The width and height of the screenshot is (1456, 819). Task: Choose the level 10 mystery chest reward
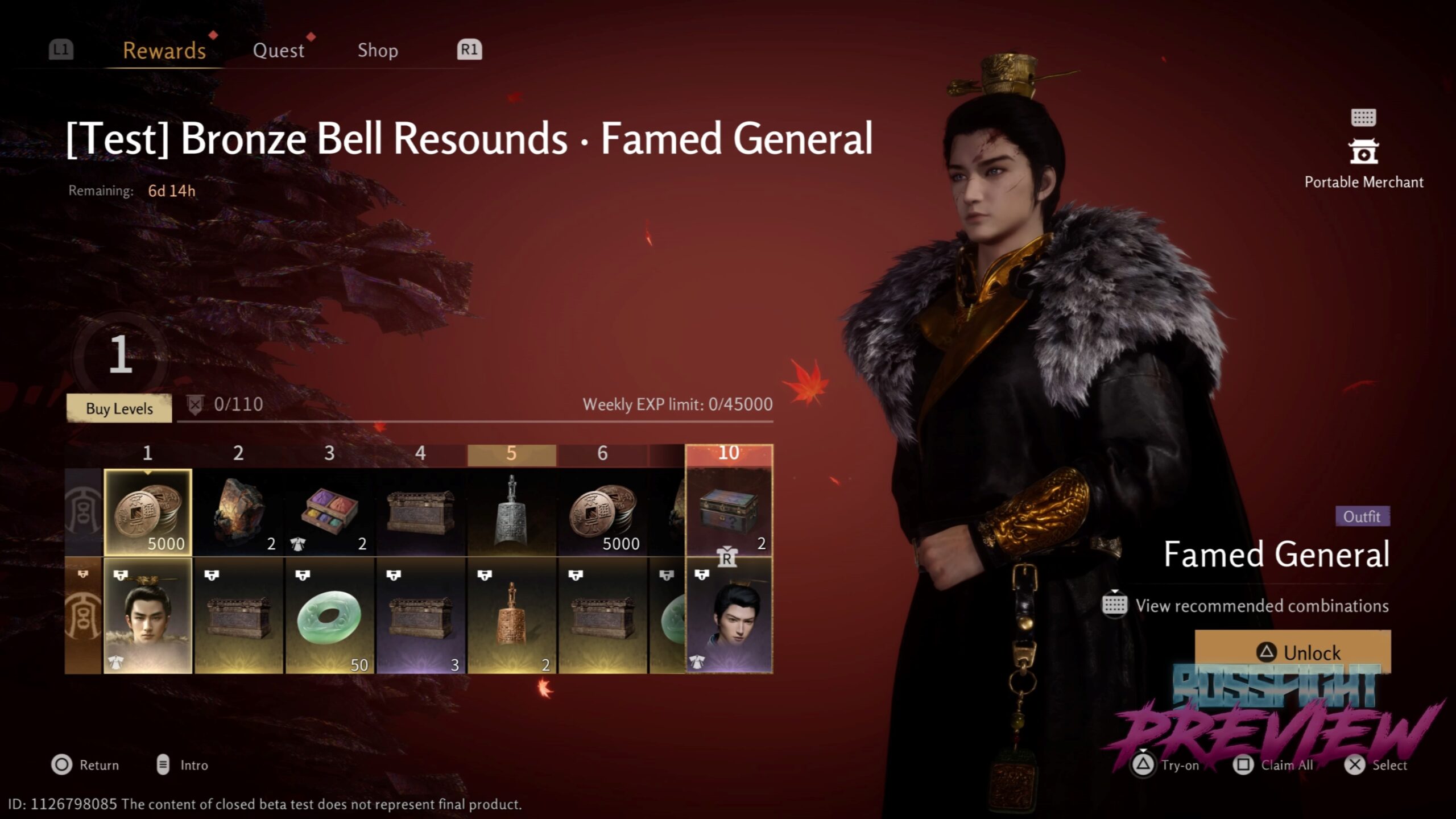729,512
